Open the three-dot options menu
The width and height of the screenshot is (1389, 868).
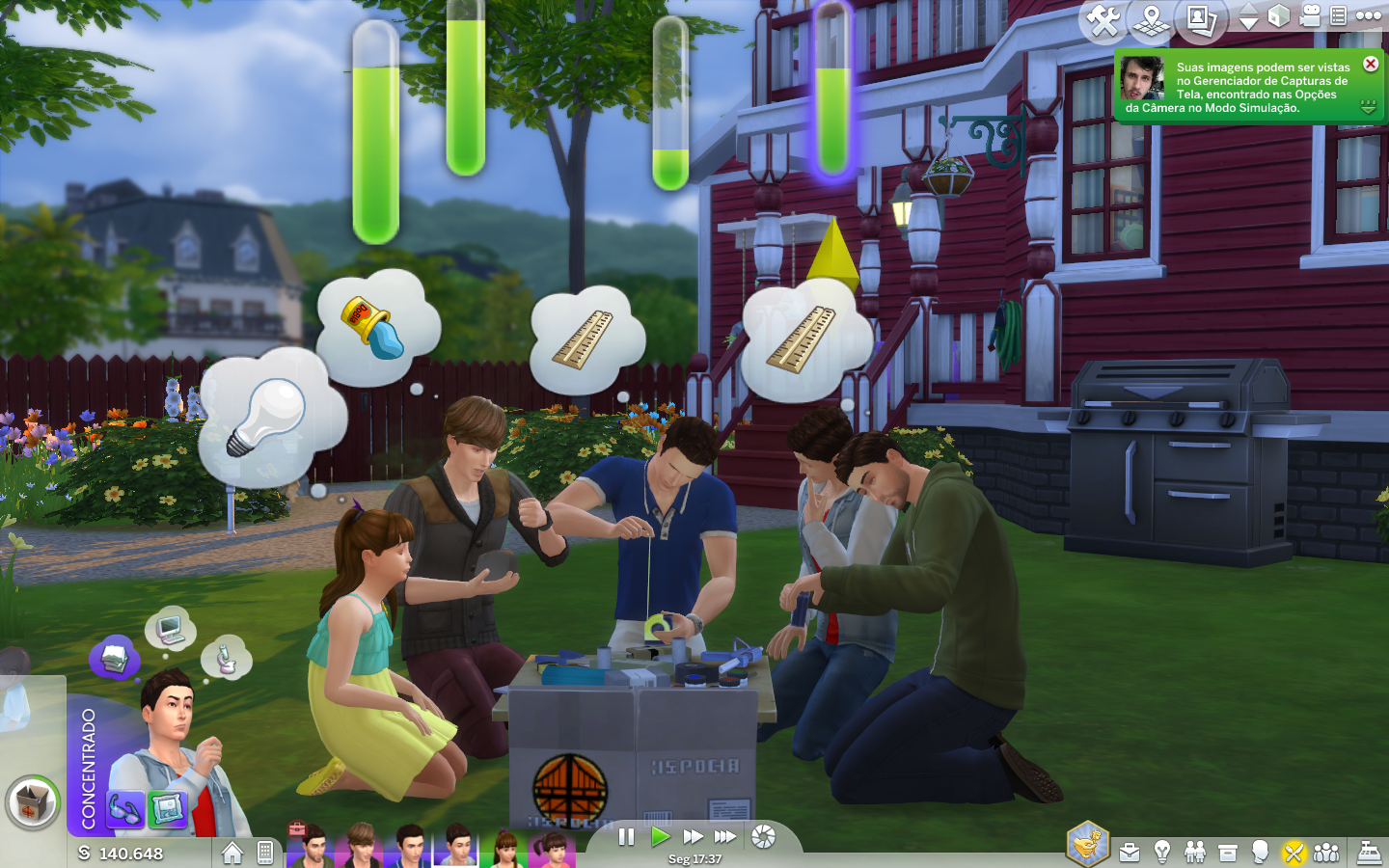click(1369, 15)
